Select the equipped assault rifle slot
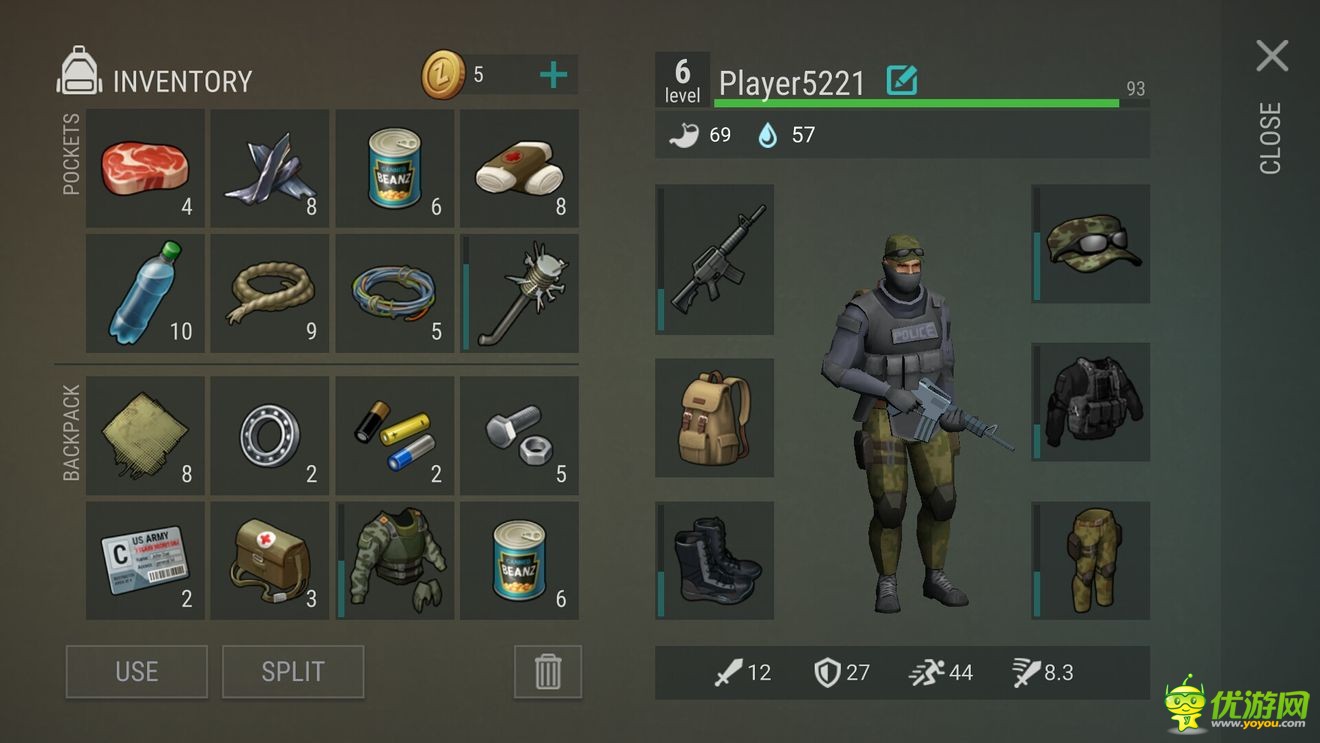 pyautogui.click(x=715, y=259)
